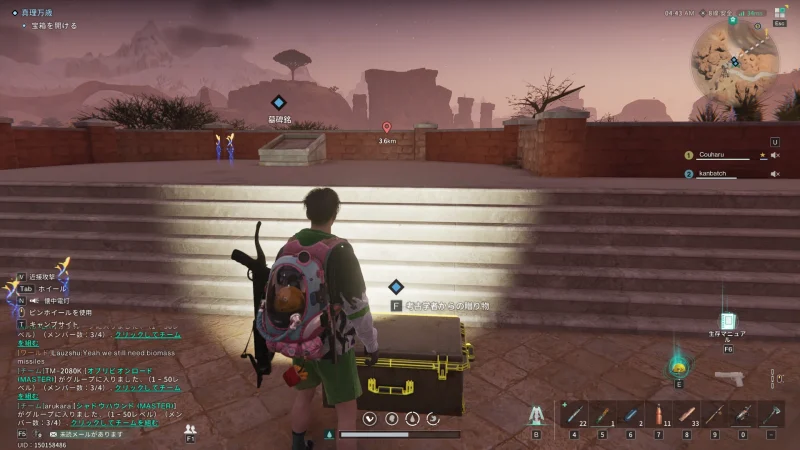Select the 墓碑銘 quest marker
The height and width of the screenshot is (450, 800).
[279, 103]
